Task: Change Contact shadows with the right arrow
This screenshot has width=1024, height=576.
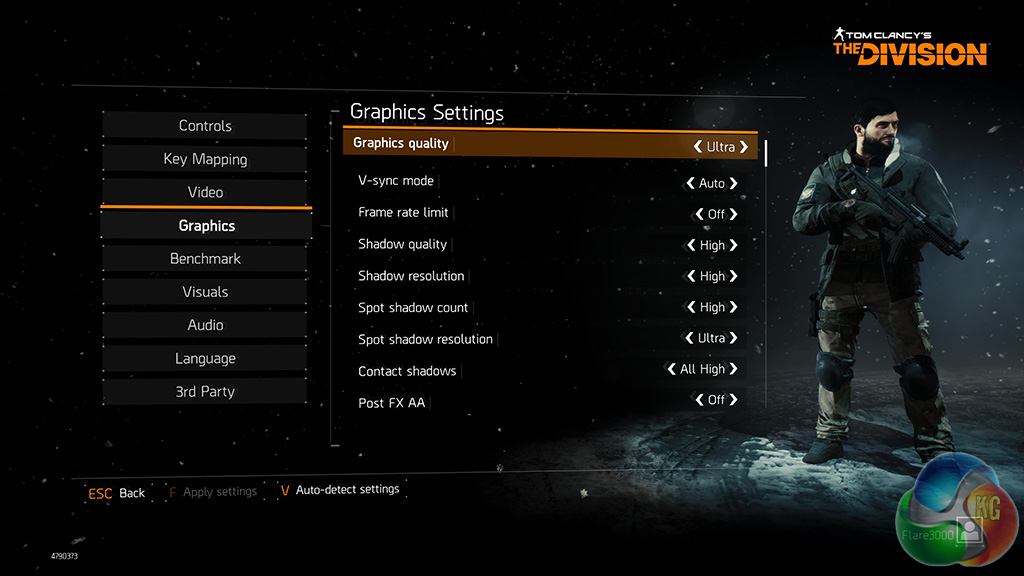Action: click(x=734, y=369)
